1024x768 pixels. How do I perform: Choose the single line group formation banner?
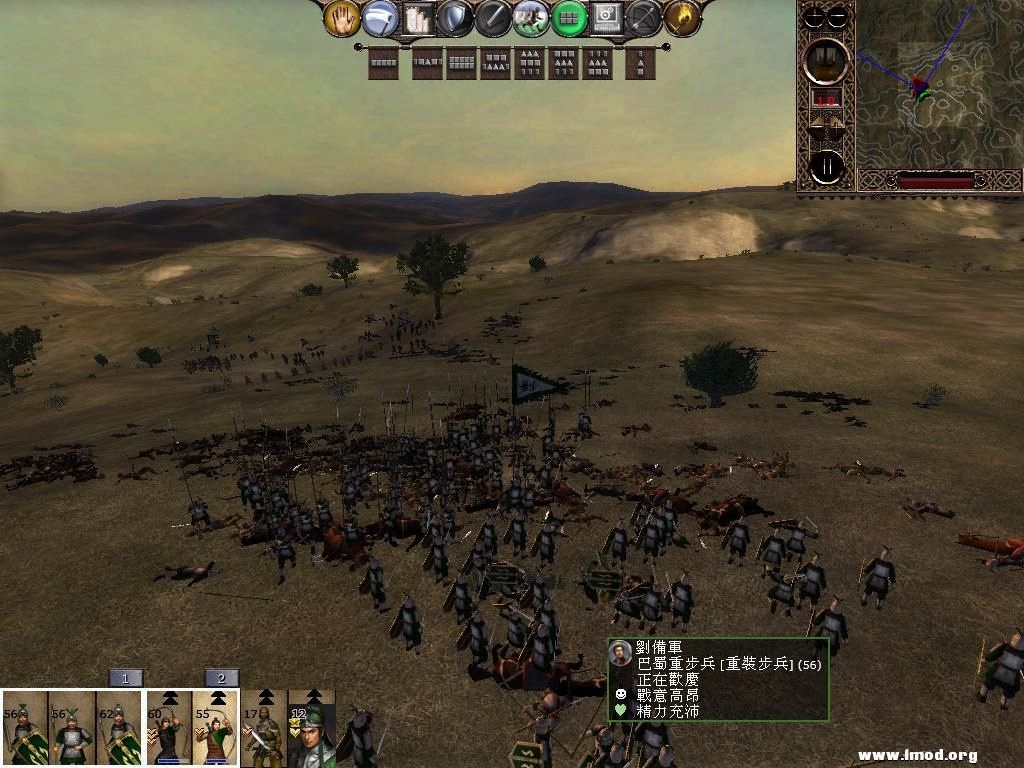[383, 64]
